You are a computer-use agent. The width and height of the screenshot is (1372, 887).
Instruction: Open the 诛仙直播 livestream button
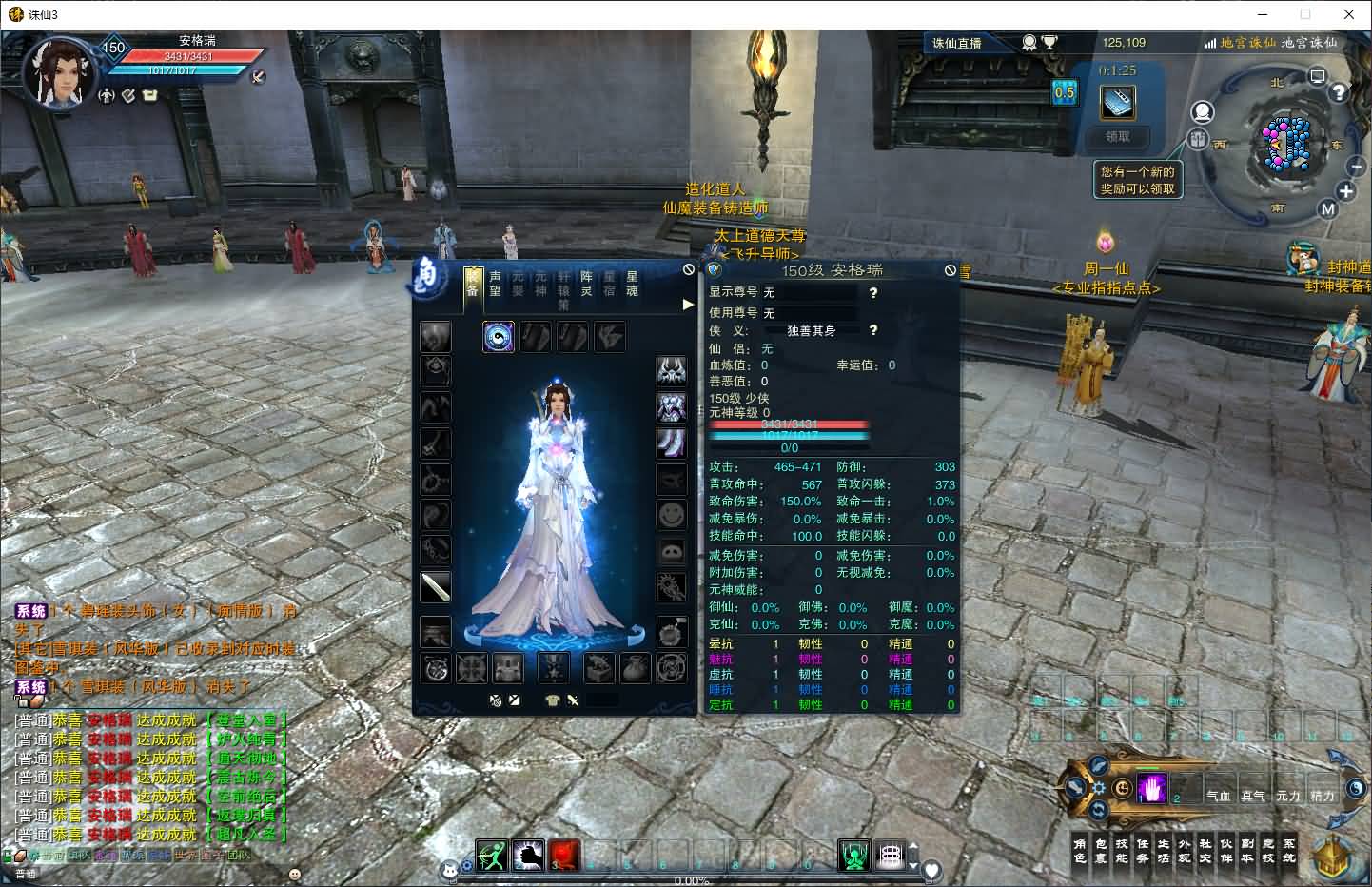[957, 43]
